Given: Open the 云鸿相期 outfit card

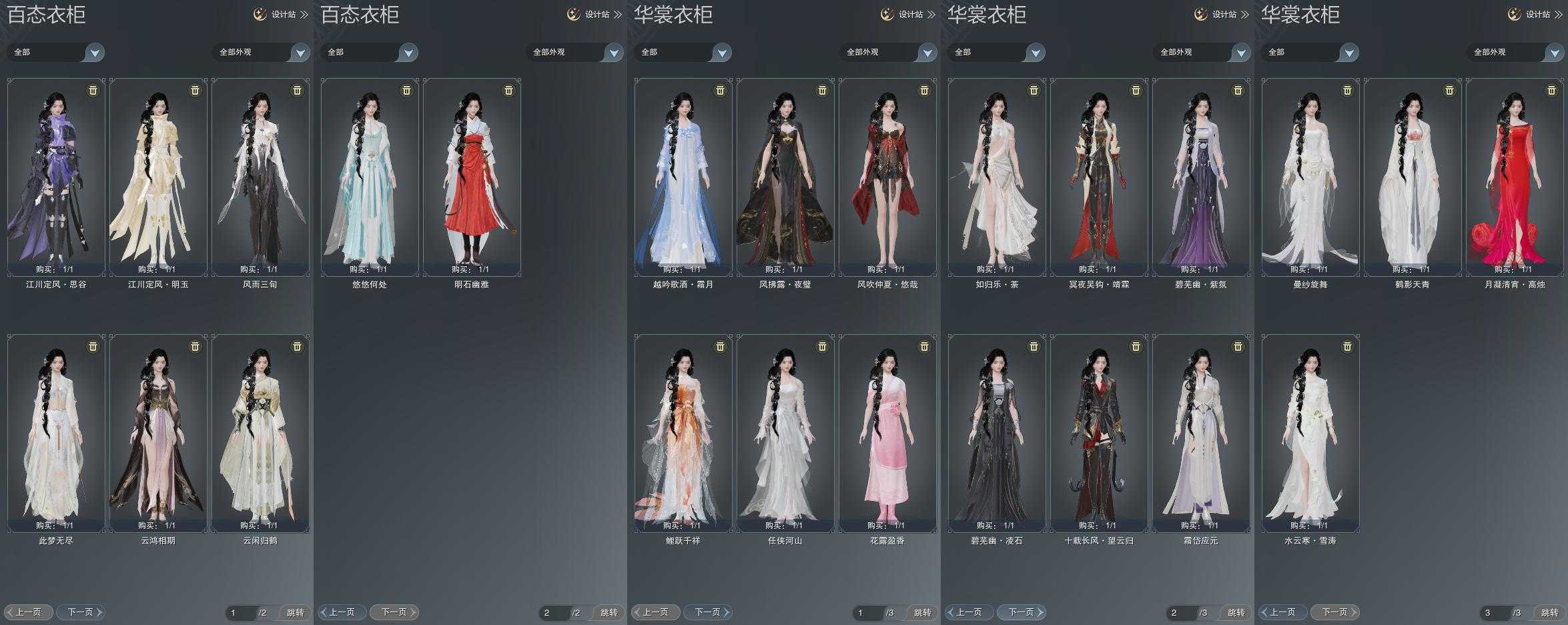Looking at the screenshot, I should click(158, 433).
